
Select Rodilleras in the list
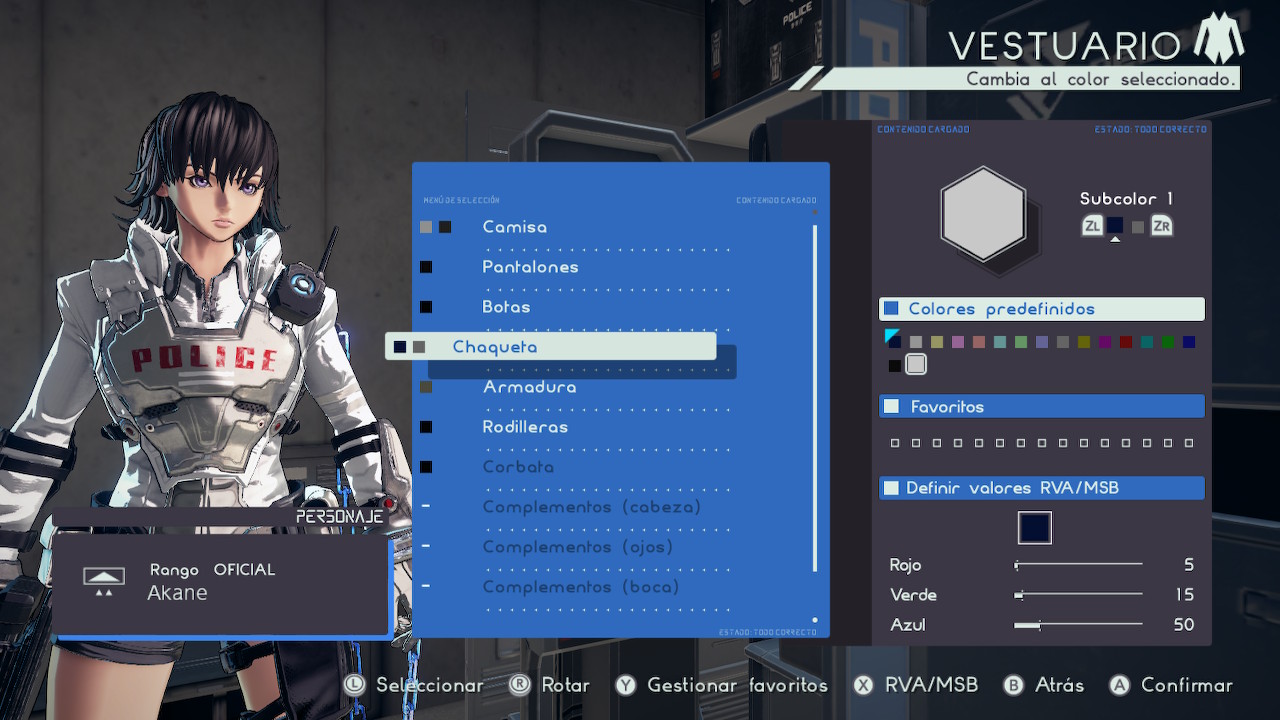click(x=525, y=427)
